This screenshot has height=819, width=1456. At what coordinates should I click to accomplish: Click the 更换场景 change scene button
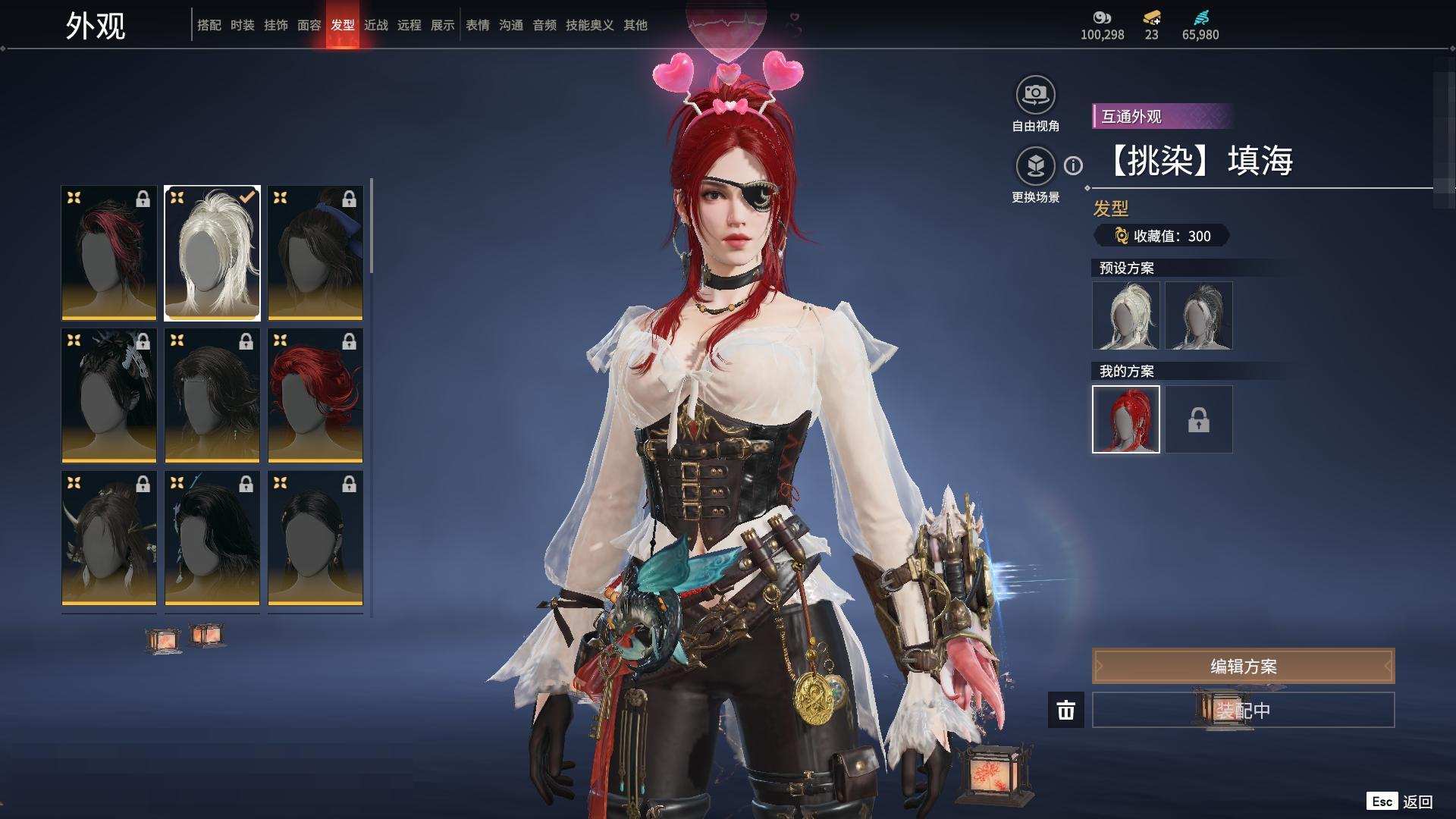pos(1035,166)
